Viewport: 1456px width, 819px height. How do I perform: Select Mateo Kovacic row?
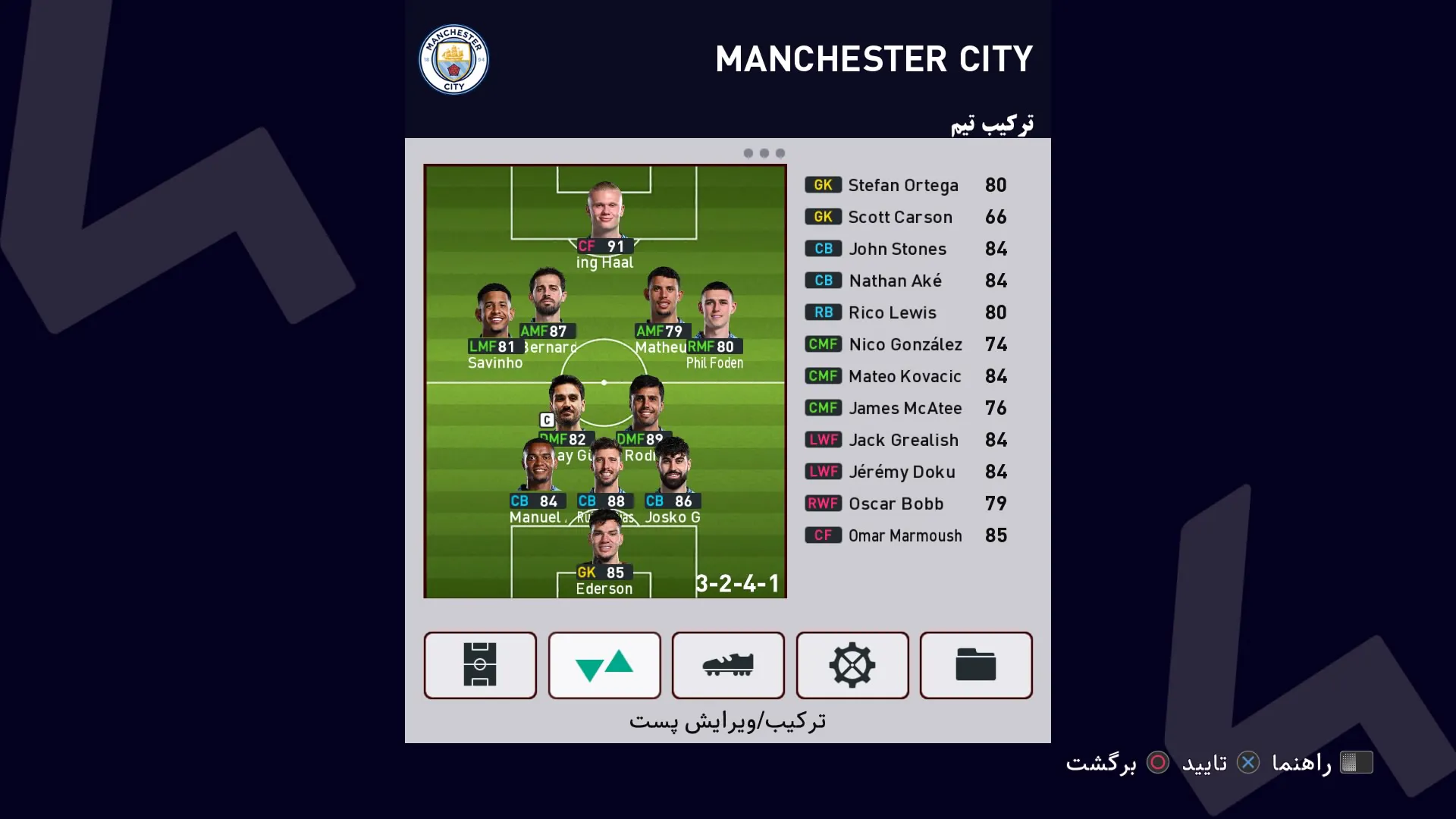tap(905, 376)
